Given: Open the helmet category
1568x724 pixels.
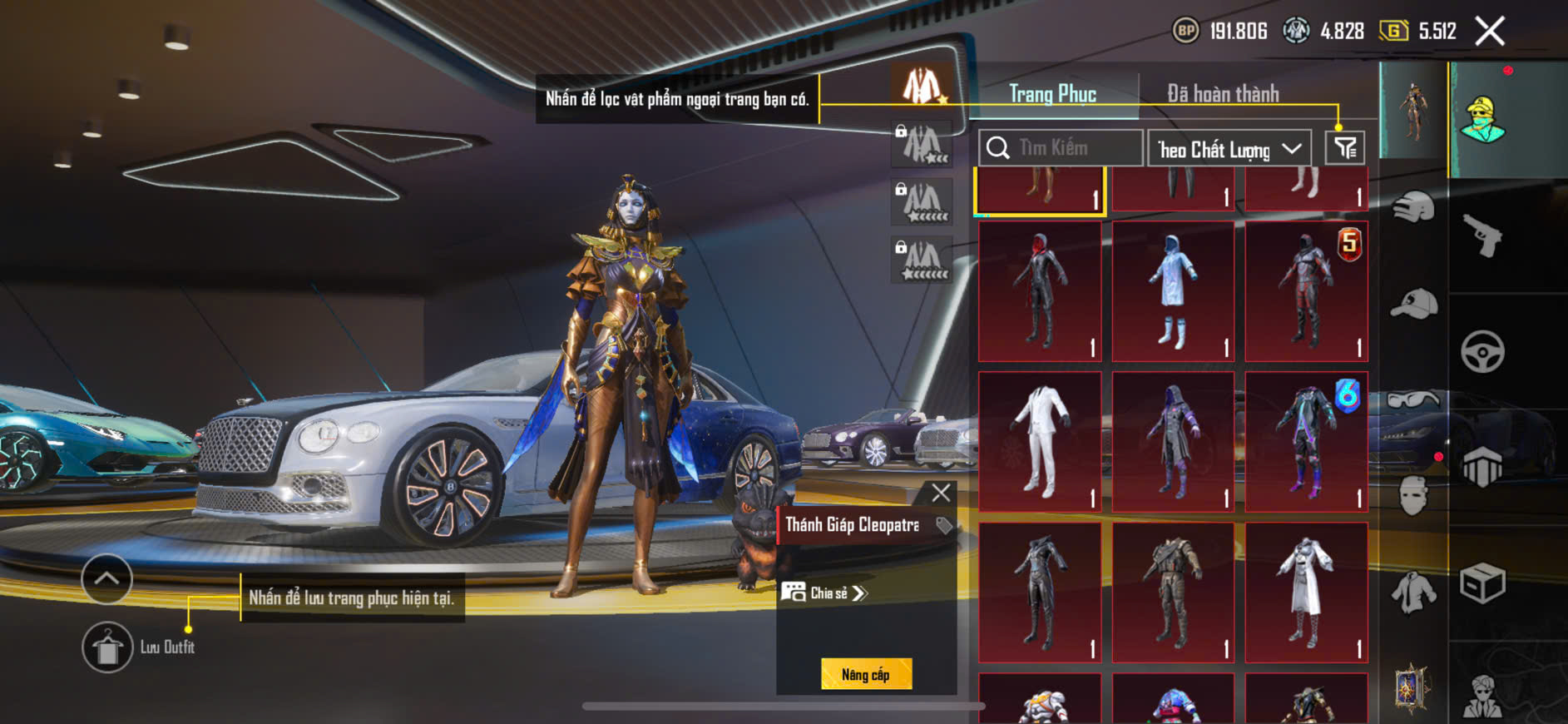Looking at the screenshot, I should click(x=1413, y=206).
